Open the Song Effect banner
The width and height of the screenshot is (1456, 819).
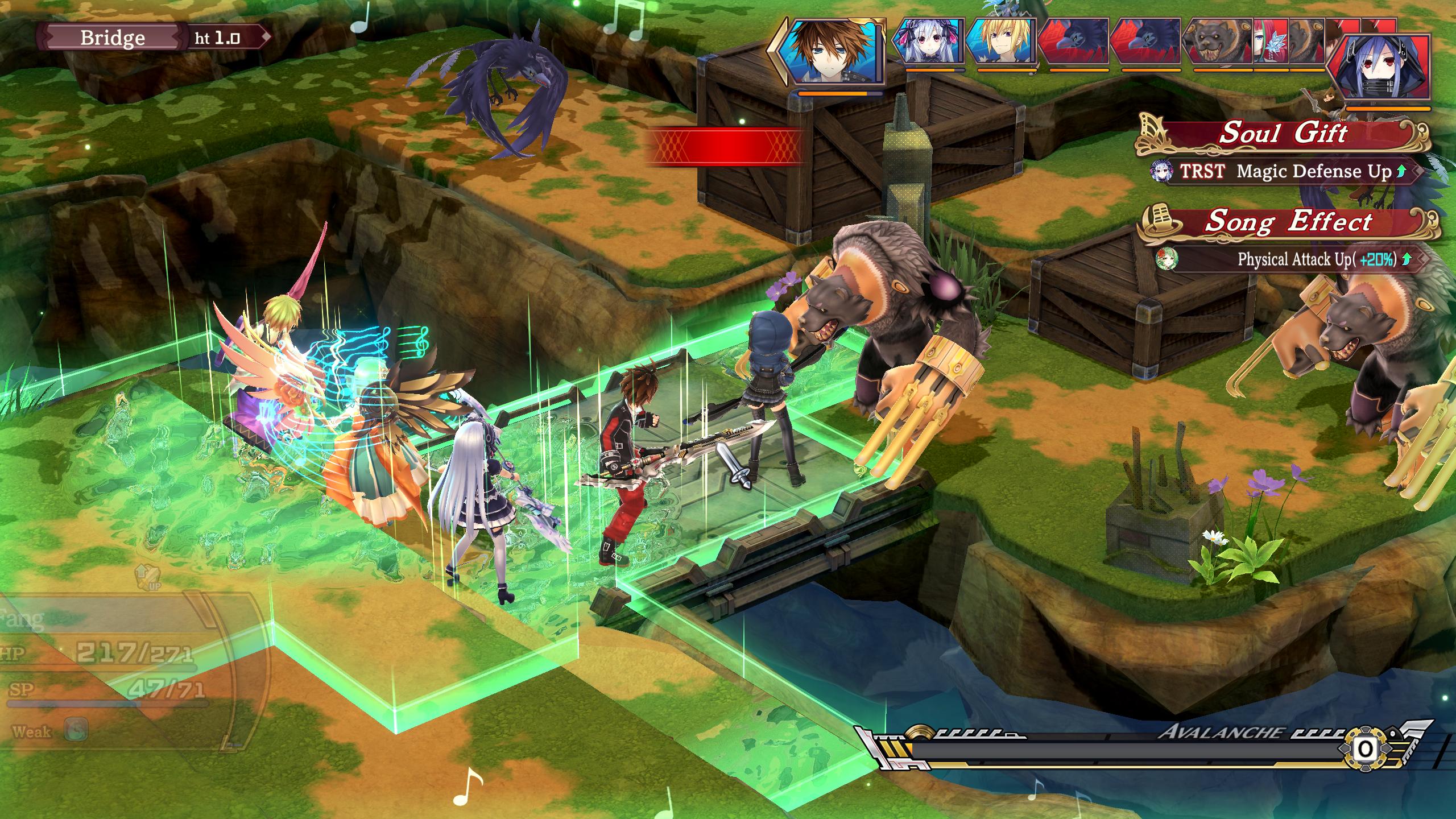[x=1288, y=222]
